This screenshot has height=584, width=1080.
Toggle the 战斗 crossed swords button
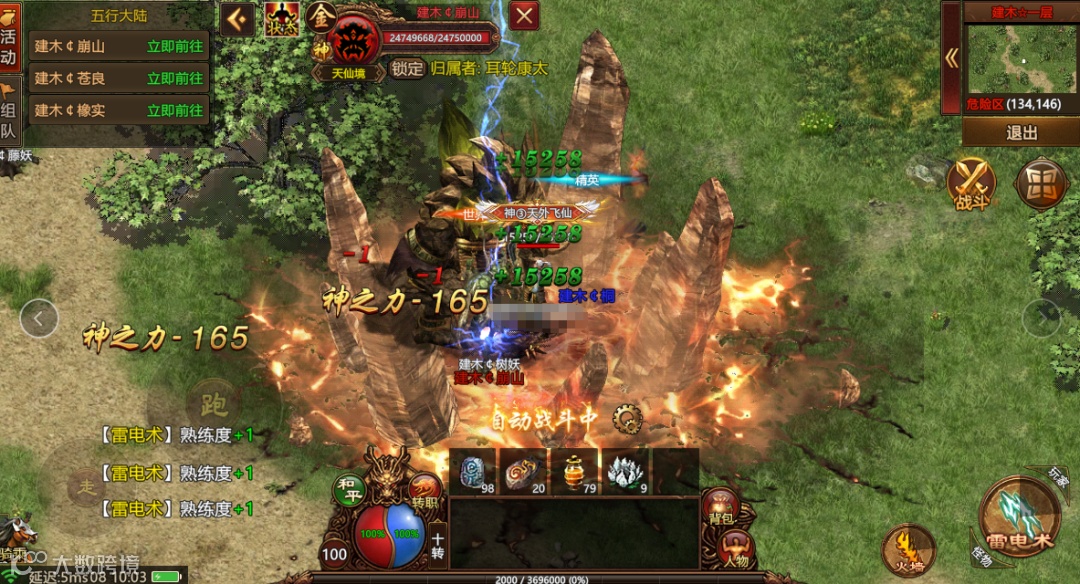pos(972,184)
